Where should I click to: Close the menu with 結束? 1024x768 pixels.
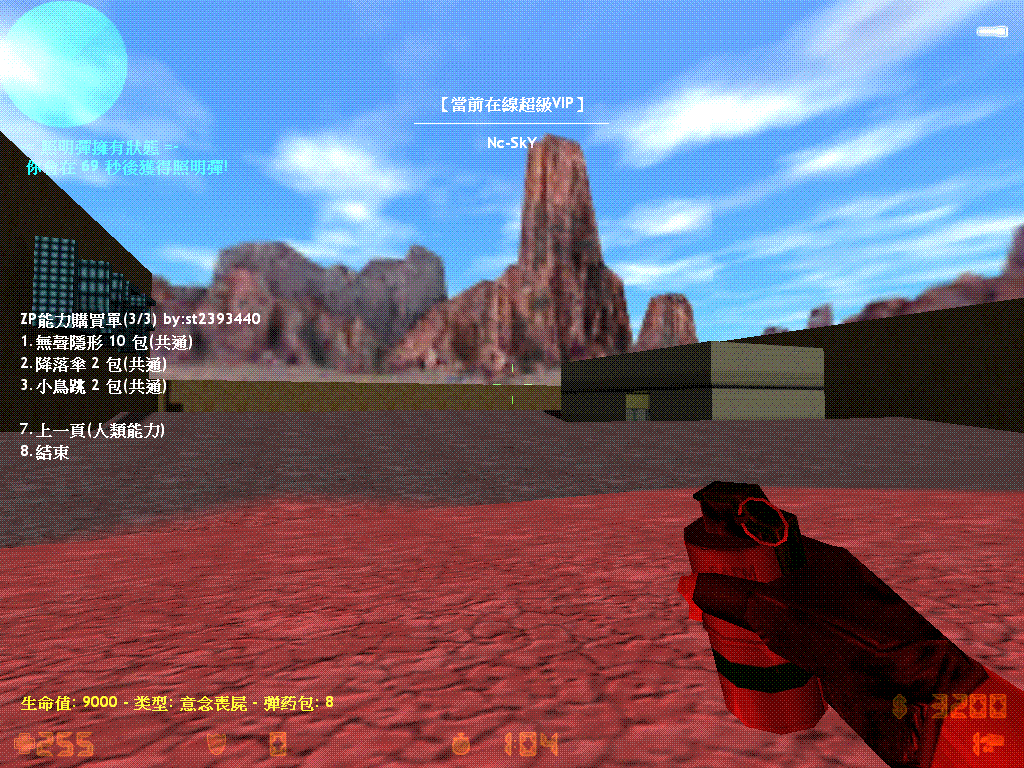(45, 452)
